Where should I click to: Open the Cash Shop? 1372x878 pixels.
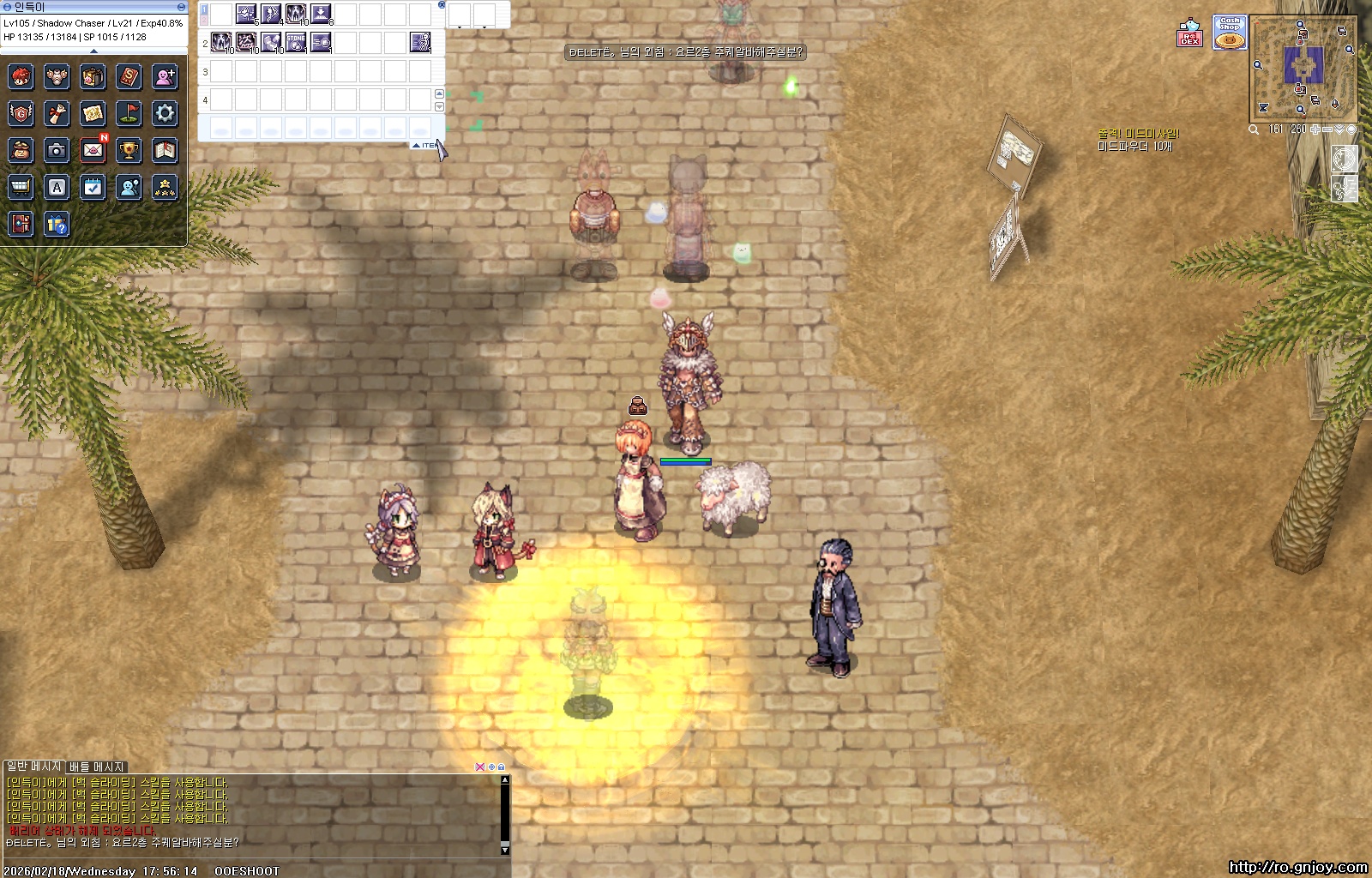[x=1229, y=33]
